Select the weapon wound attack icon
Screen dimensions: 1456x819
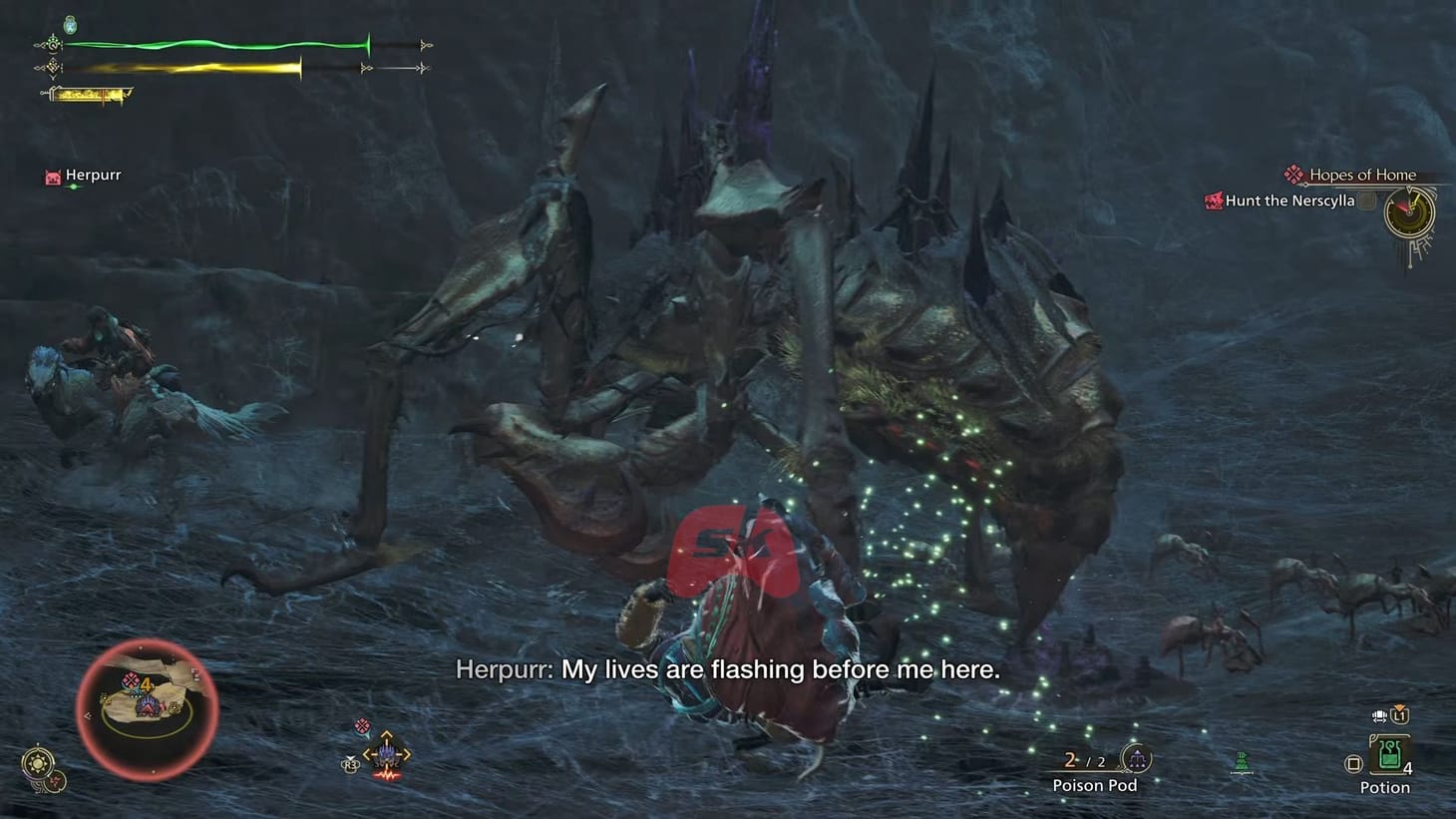tap(386, 777)
